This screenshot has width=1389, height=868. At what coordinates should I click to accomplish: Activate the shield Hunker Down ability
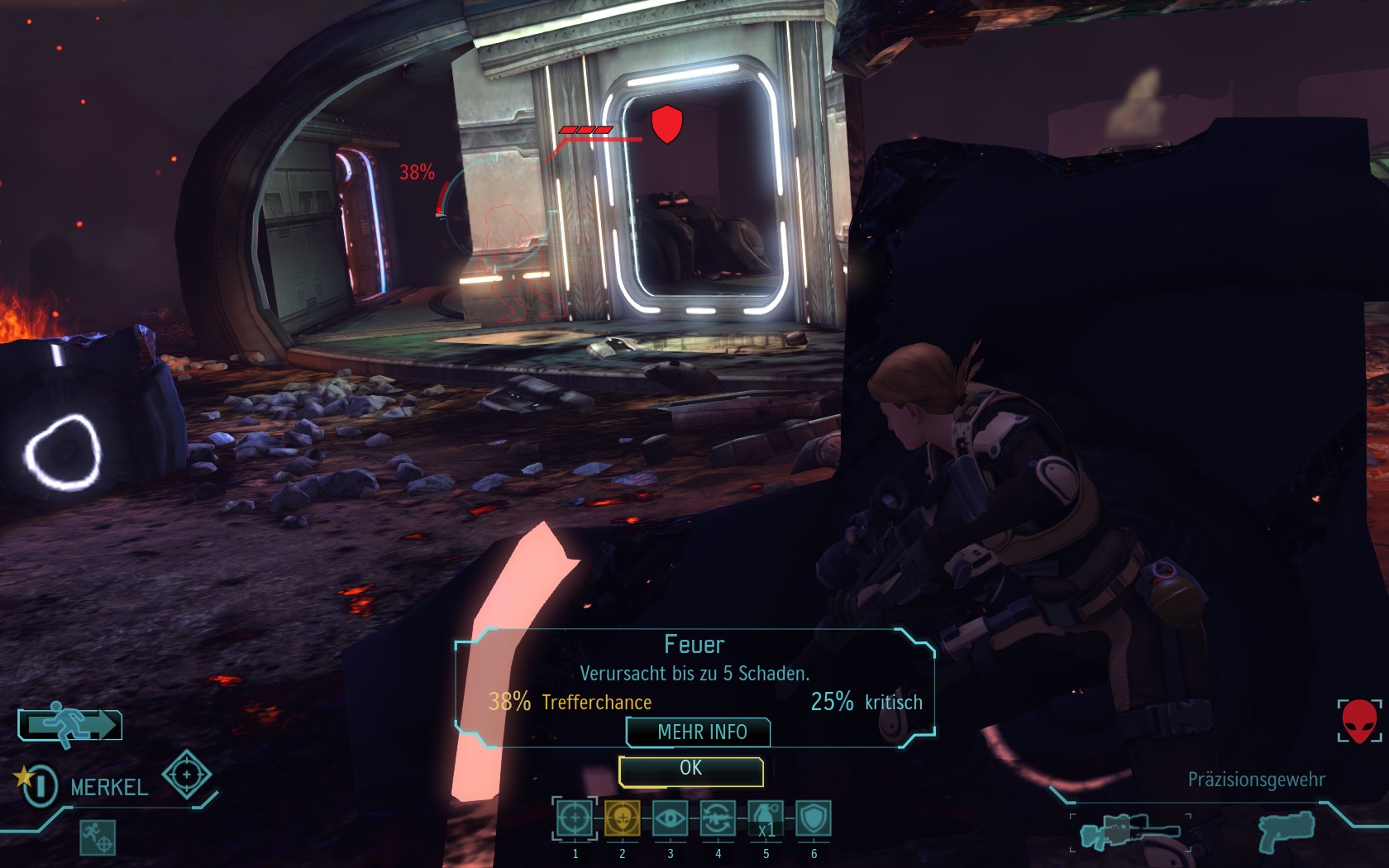pos(814,819)
